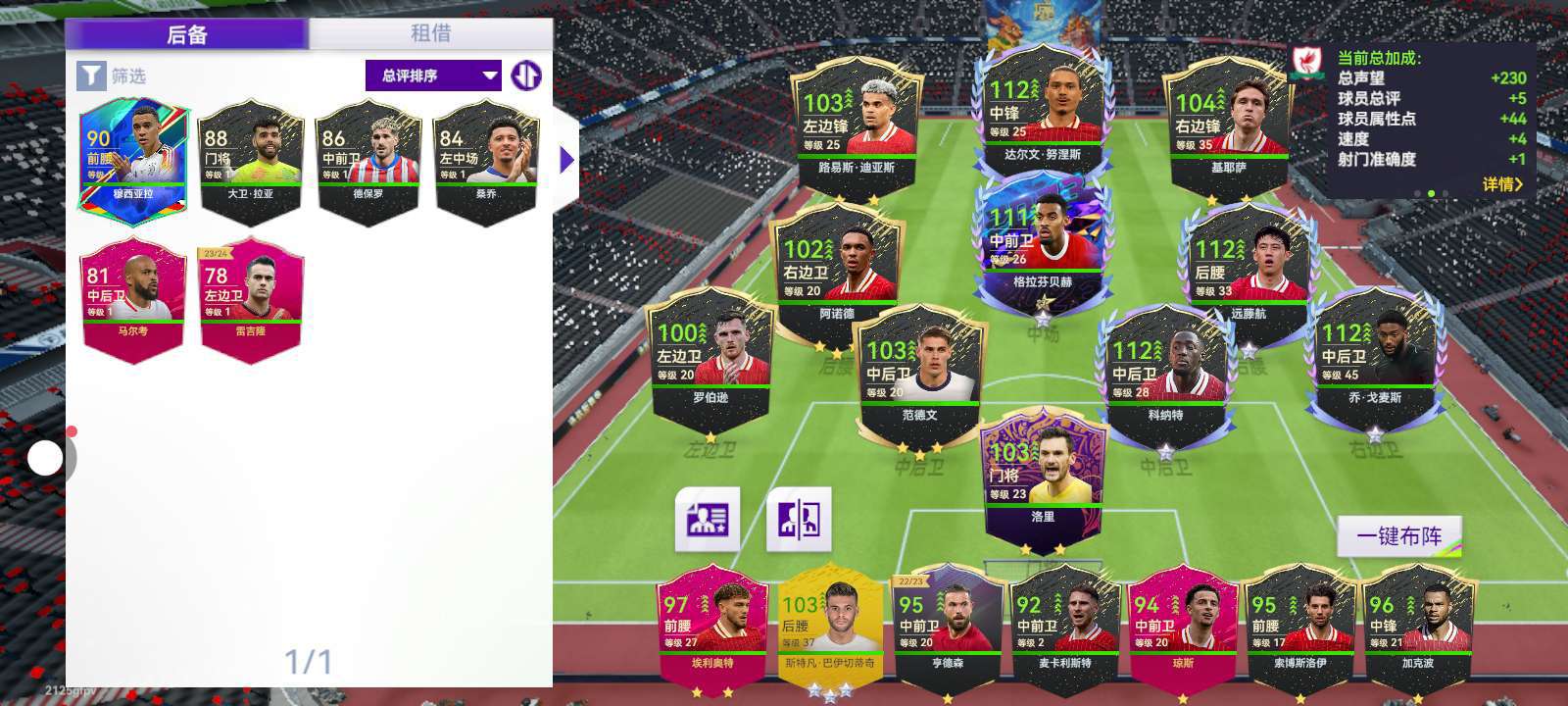This screenshot has height=706, width=1568.
Task: Switch to the 租借 tab
Action: pos(430,33)
